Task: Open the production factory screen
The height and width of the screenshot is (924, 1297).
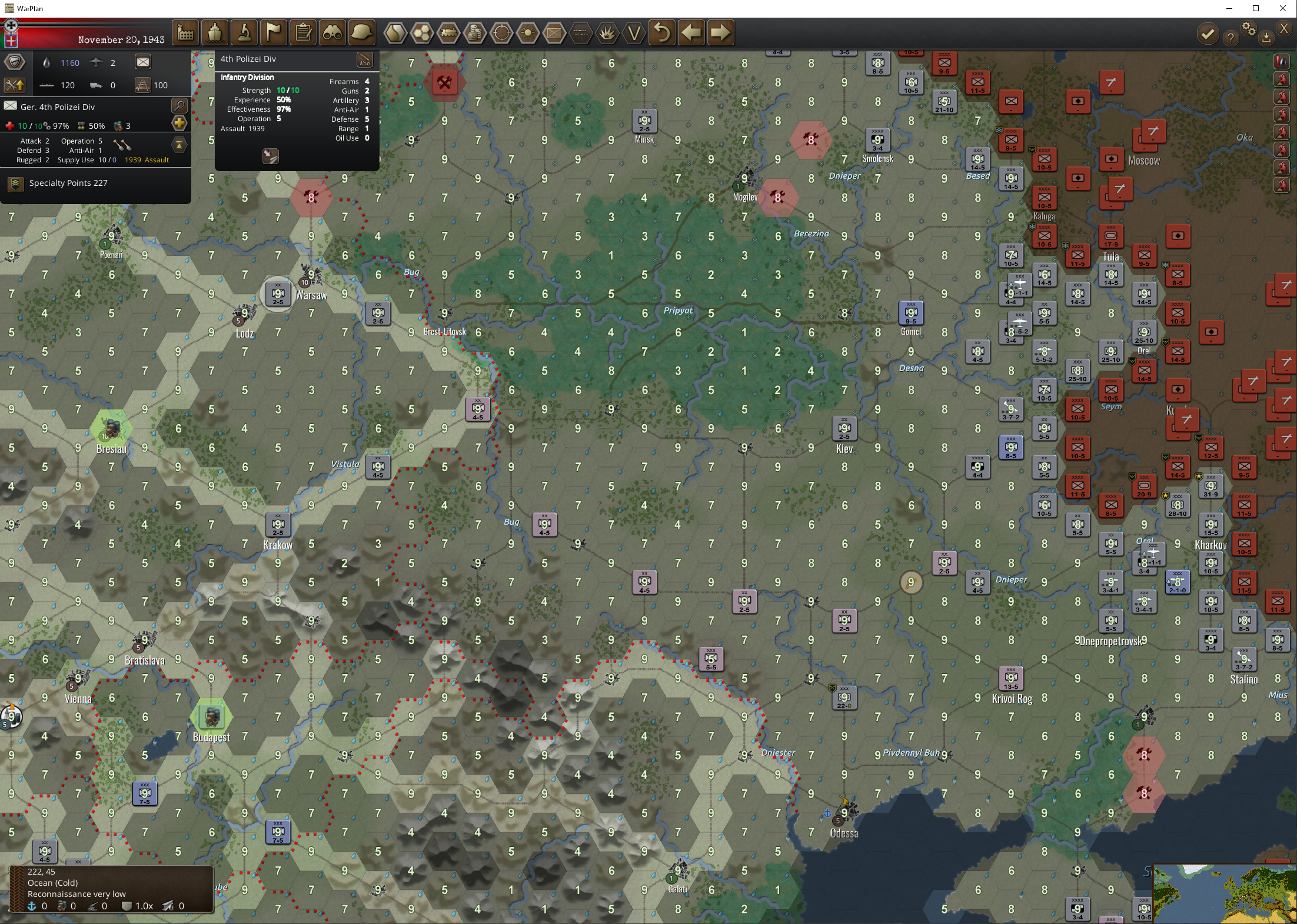Action: point(185,32)
